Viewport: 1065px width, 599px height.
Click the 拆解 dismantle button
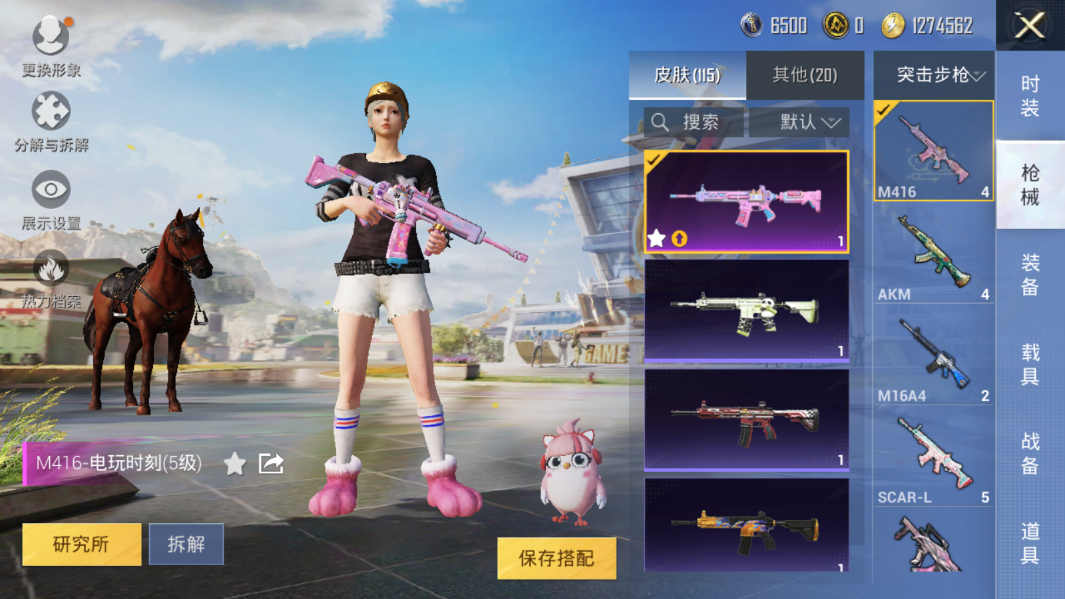(186, 544)
